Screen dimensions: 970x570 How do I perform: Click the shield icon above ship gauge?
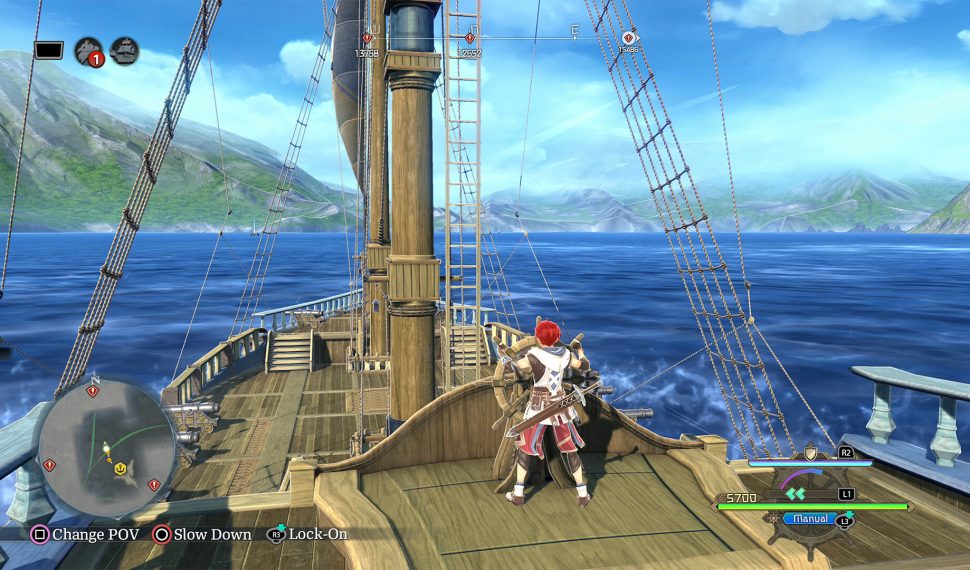tap(808, 454)
